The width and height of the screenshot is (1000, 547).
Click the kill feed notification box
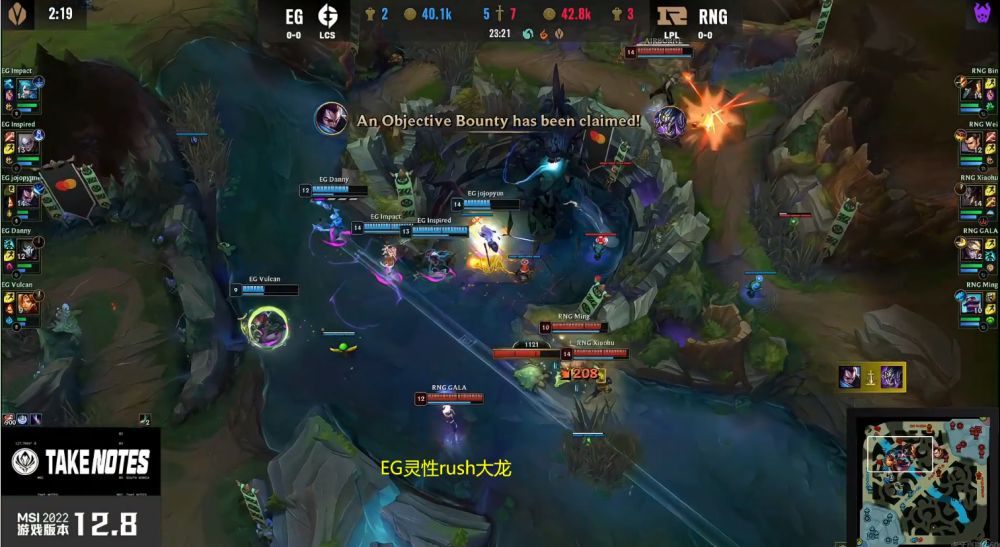(x=872, y=377)
